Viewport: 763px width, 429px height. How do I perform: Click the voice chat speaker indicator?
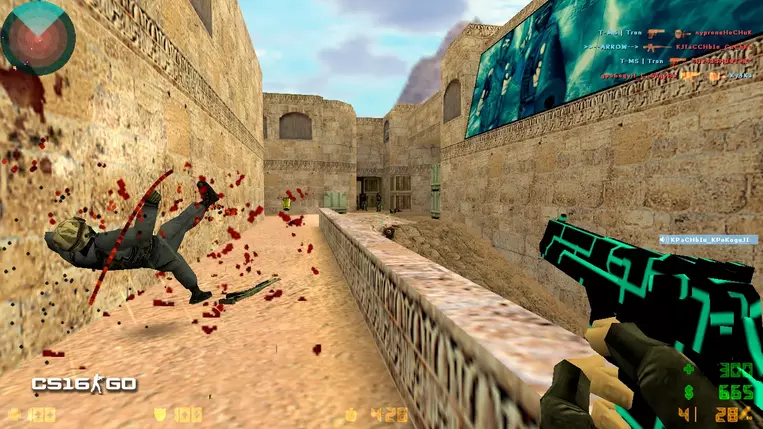[663, 241]
